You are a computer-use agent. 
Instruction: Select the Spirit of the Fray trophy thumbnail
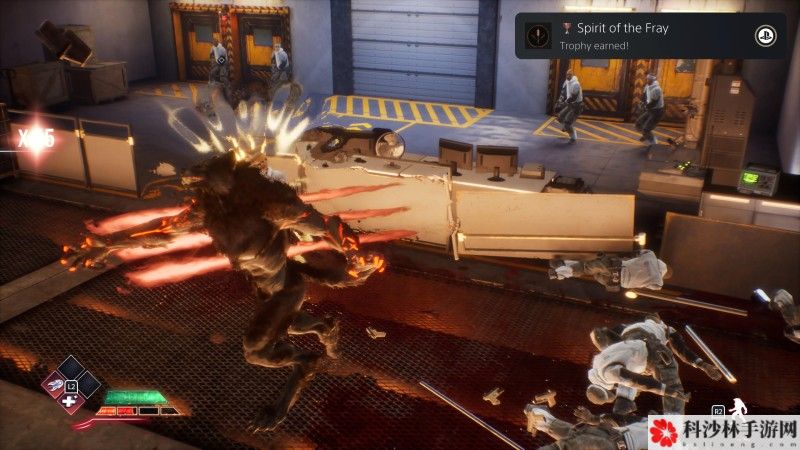point(537,36)
